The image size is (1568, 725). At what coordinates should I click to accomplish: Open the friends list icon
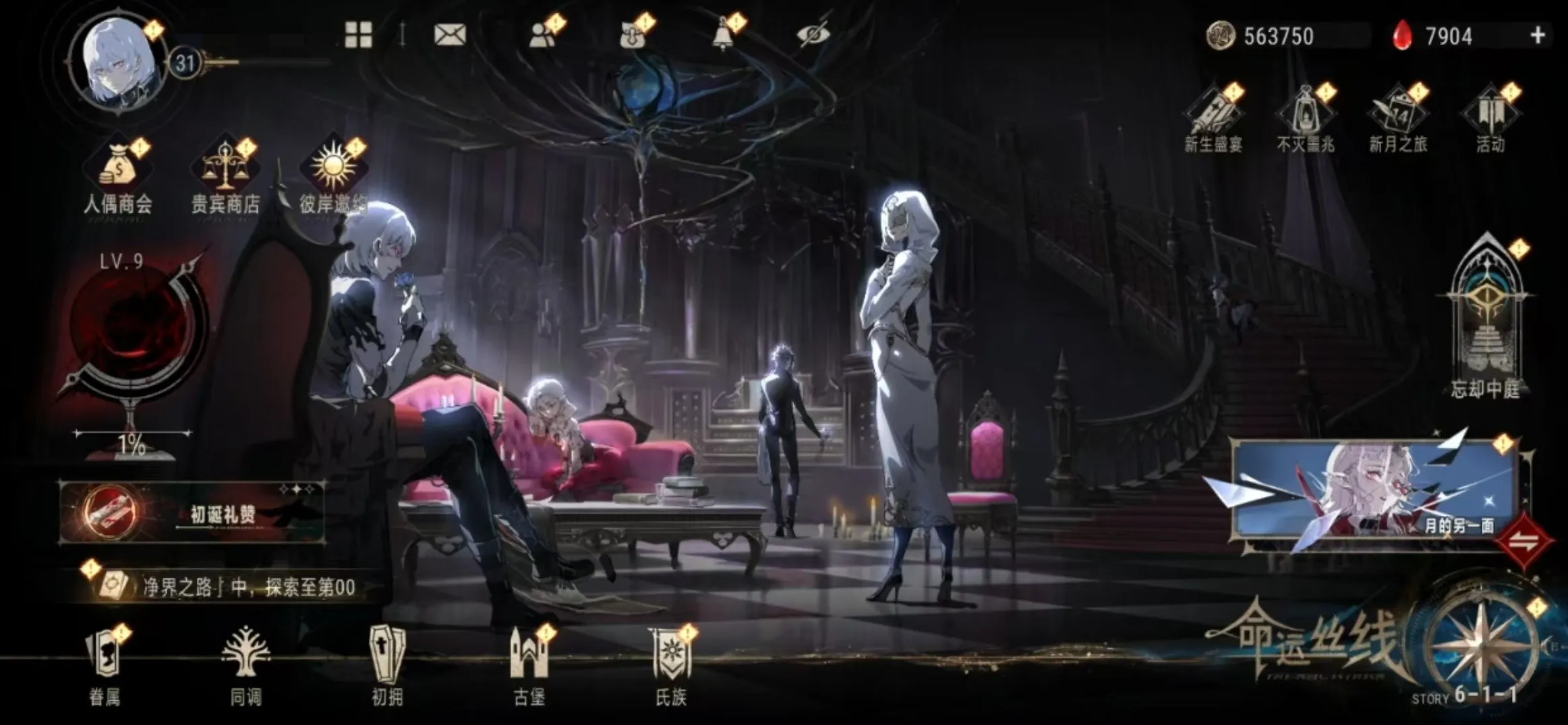[542, 34]
